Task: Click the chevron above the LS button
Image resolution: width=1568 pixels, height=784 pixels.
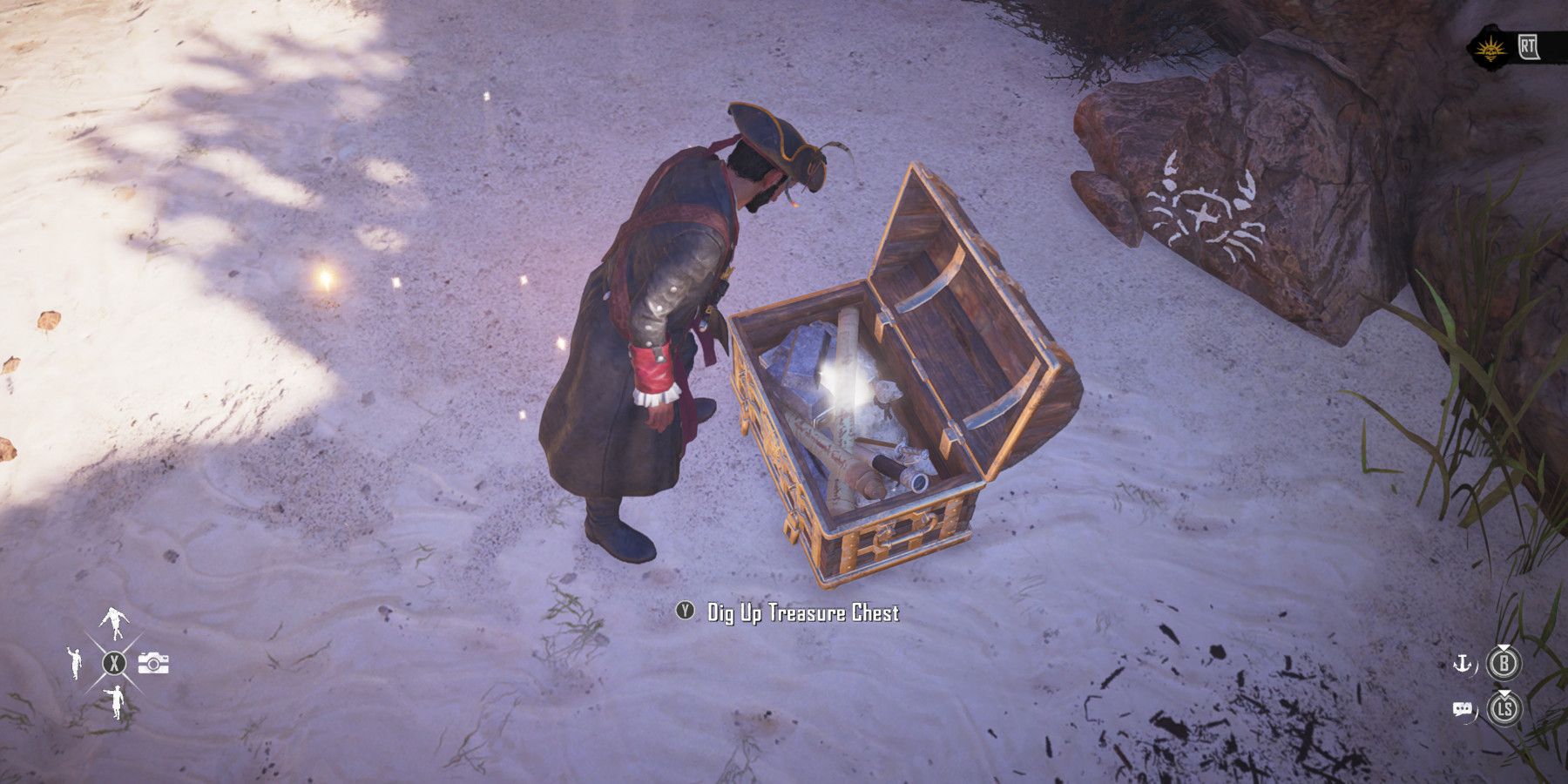Action: coord(1504,693)
